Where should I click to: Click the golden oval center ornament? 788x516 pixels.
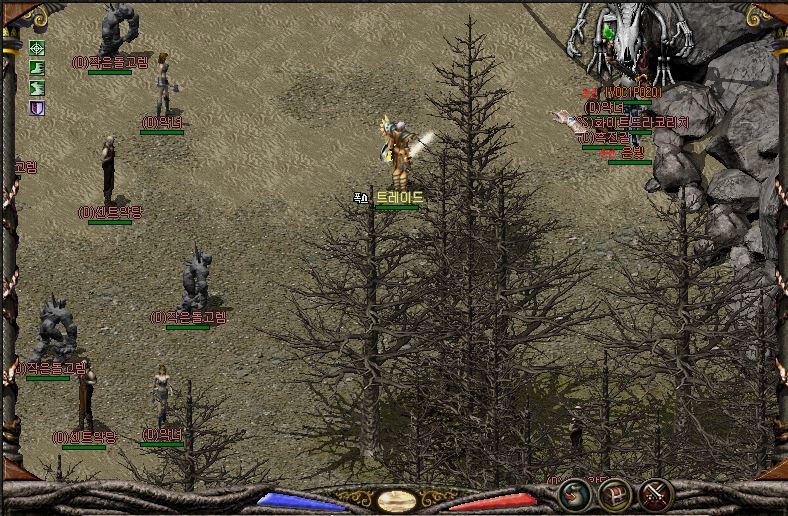[396, 500]
